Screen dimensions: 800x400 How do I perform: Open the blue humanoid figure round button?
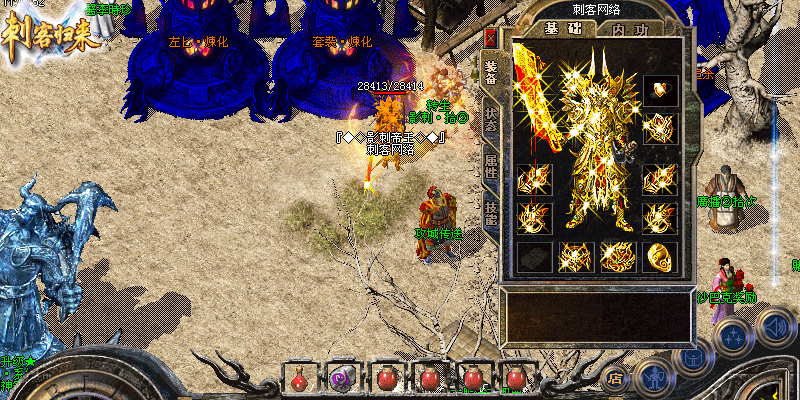pyautogui.click(x=655, y=378)
